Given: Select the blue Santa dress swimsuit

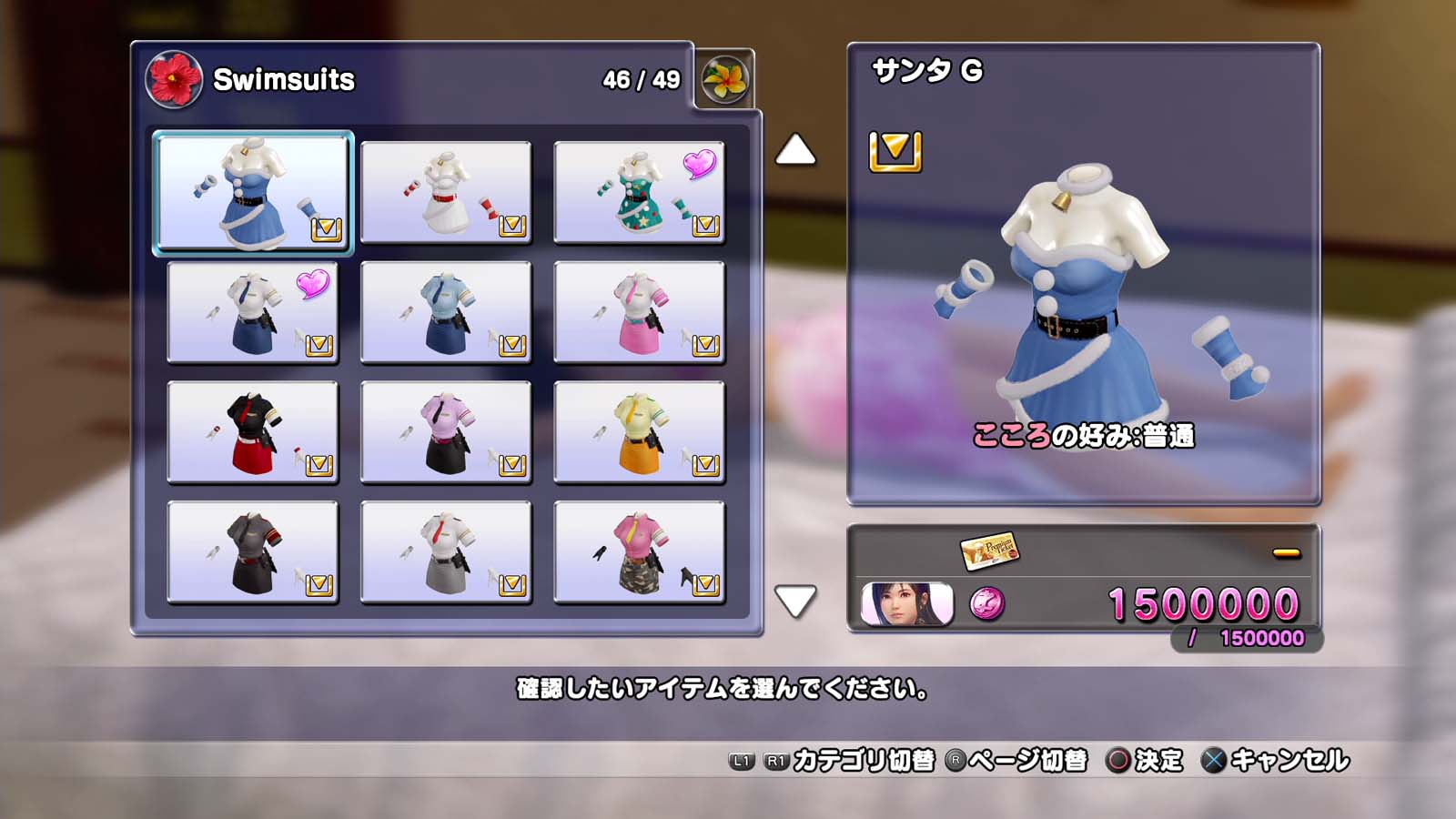Looking at the screenshot, I should pos(252,192).
